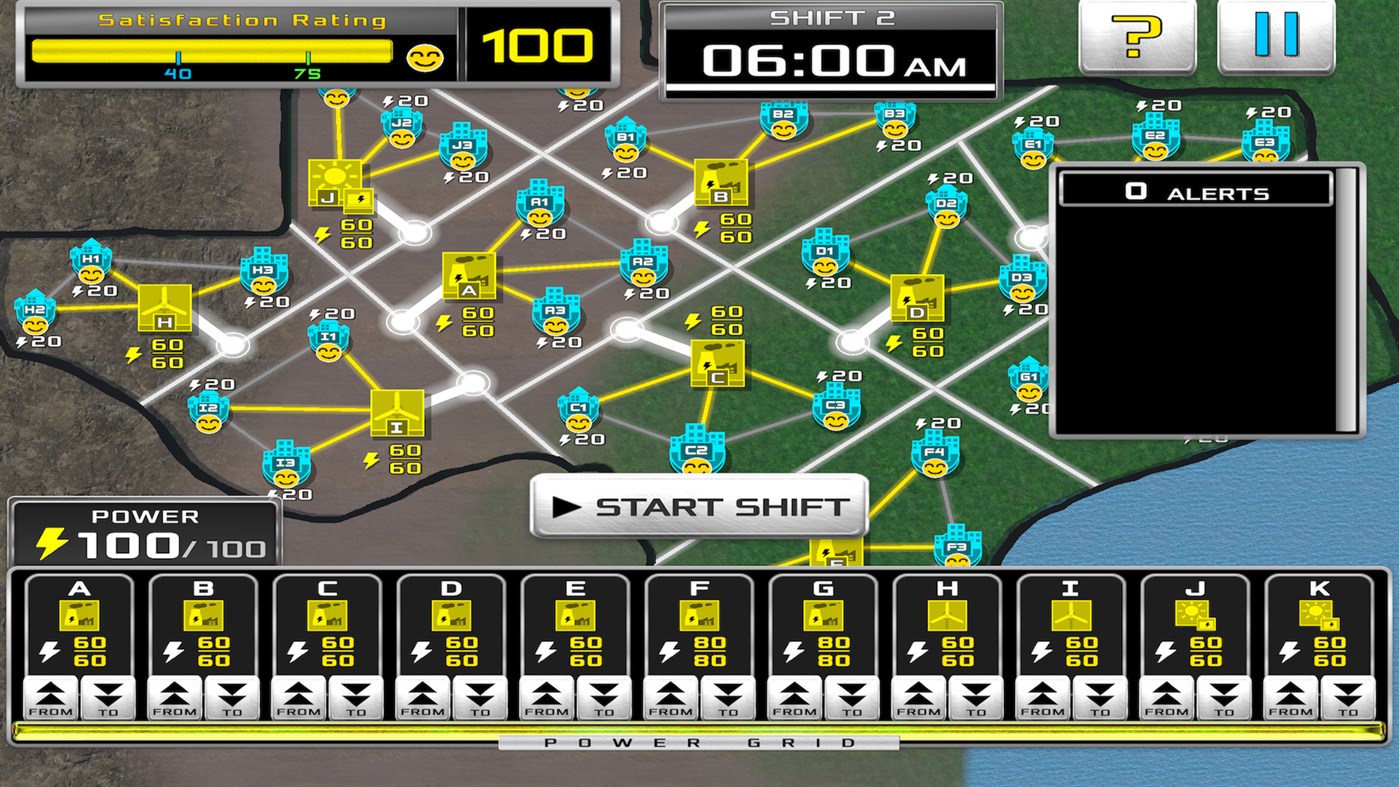Pause the game
Image resolution: width=1399 pixels, height=787 pixels.
pos(1277,37)
